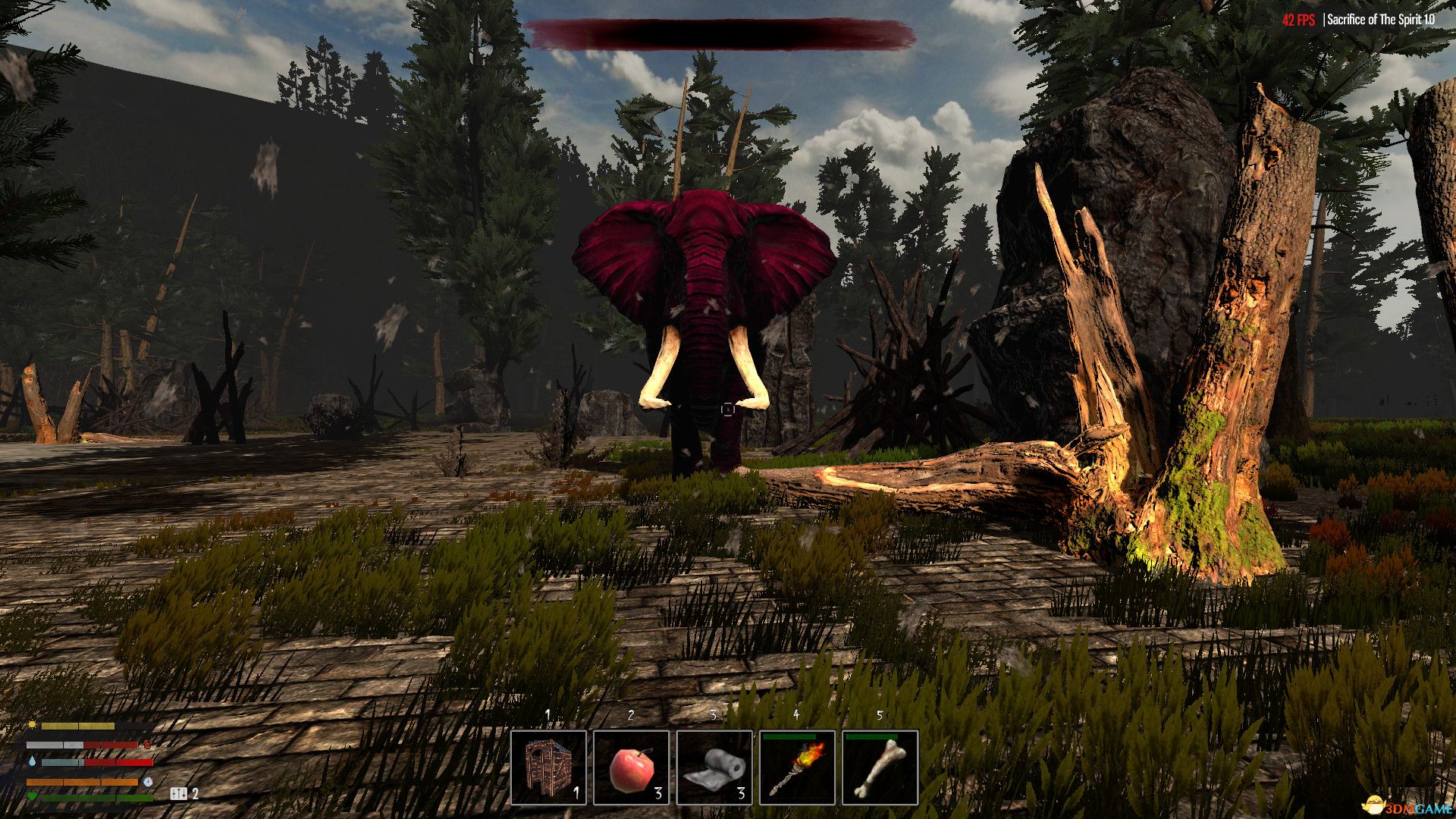Equip the burning torch from the hotbar
Image resolution: width=1456 pixels, height=819 pixels.
point(797,767)
